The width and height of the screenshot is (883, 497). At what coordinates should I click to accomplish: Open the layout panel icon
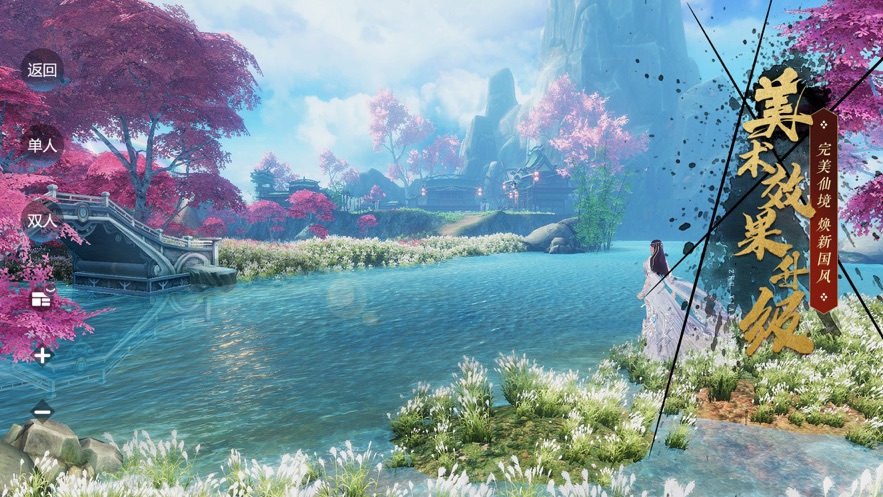coord(41,298)
